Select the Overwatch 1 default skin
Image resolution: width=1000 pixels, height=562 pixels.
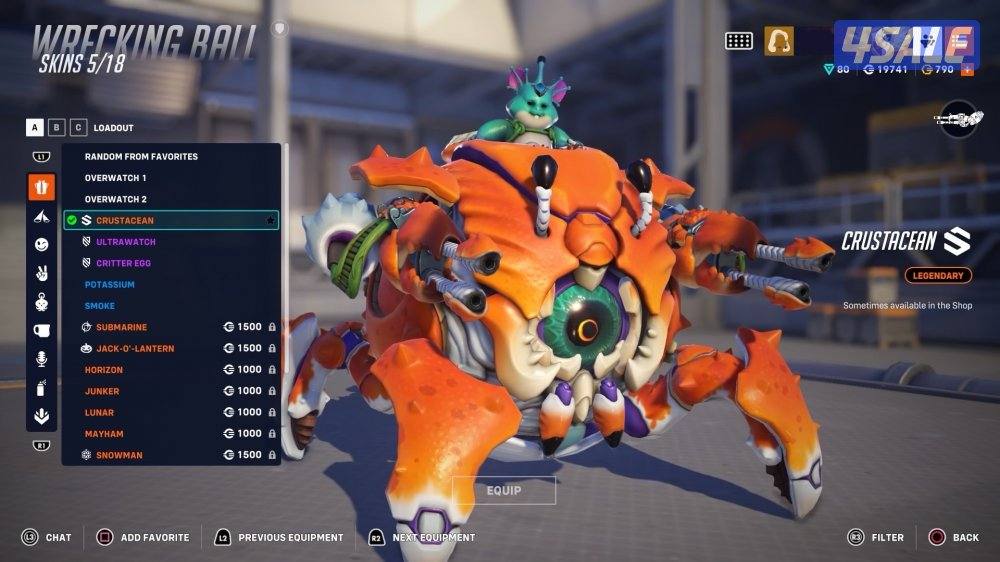115,178
